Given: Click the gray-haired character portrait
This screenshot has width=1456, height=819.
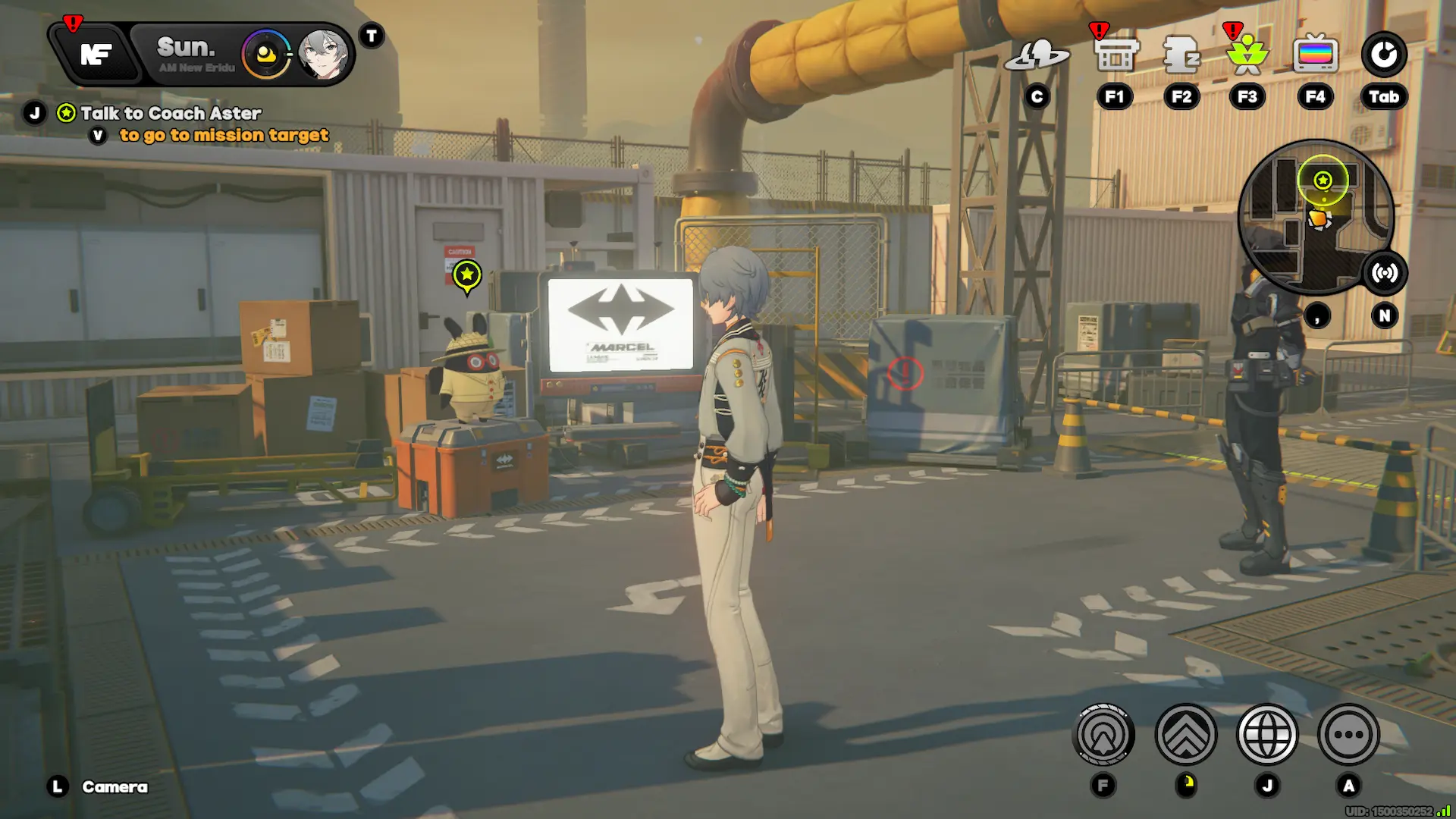Looking at the screenshot, I should (324, 55).
